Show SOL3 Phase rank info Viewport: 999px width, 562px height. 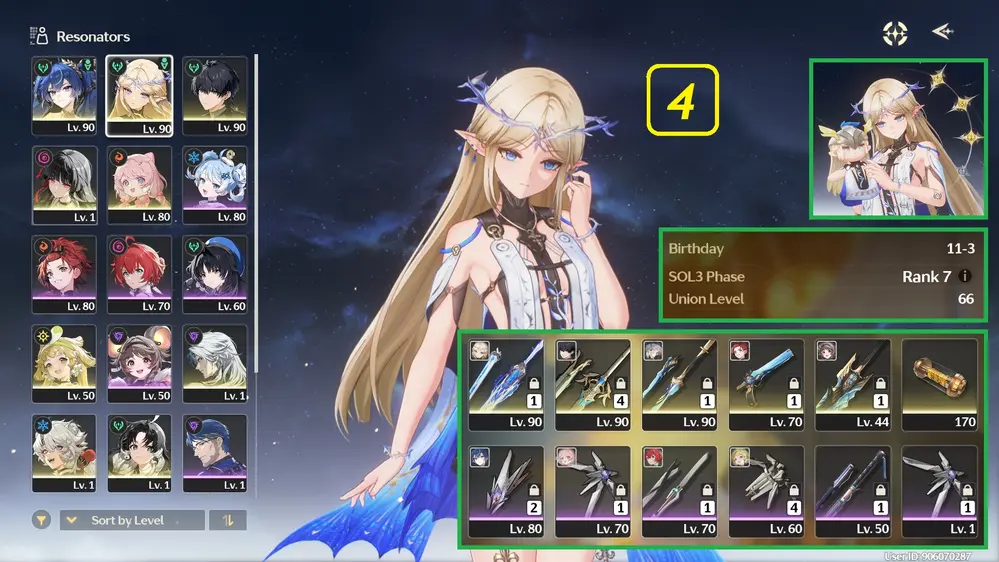[965, 276]
